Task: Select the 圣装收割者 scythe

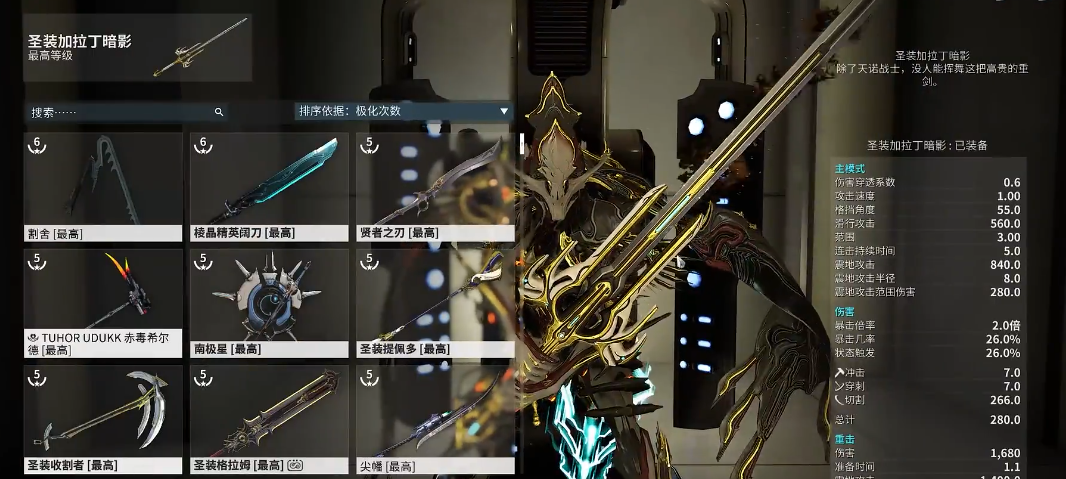Action: point(103,419)
